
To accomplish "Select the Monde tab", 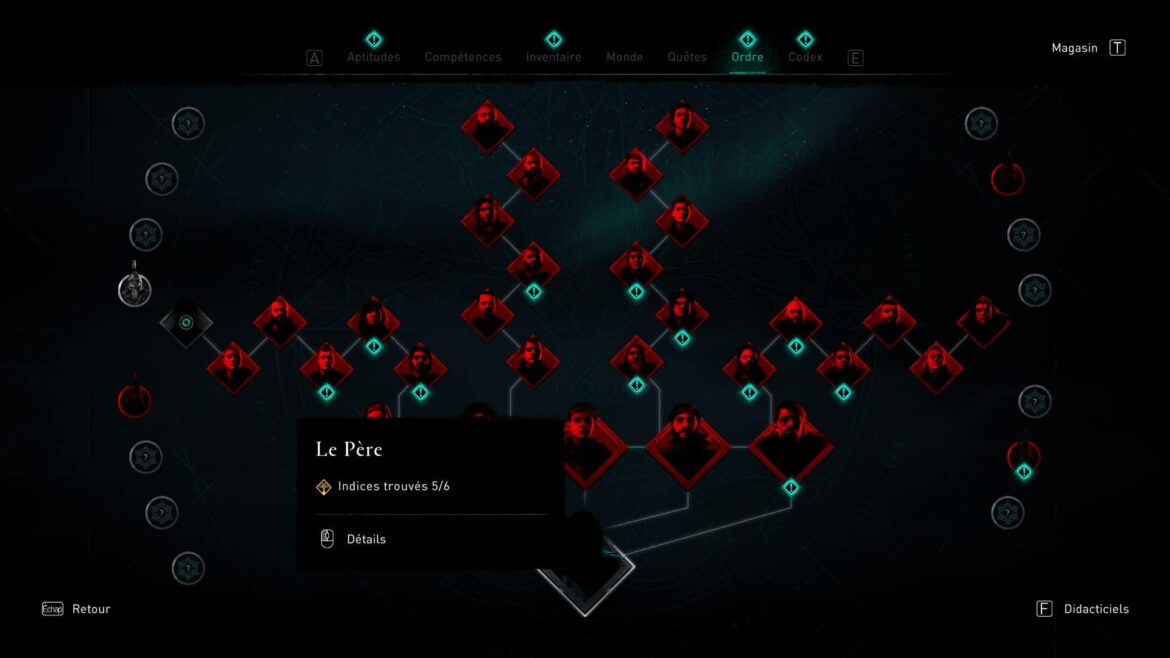I will coord(624,57).
